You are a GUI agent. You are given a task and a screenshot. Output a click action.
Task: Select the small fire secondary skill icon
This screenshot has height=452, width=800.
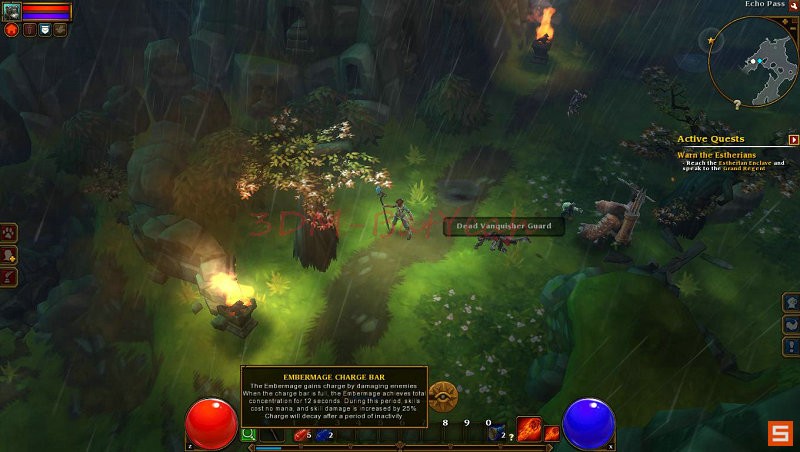coord(551,434)
